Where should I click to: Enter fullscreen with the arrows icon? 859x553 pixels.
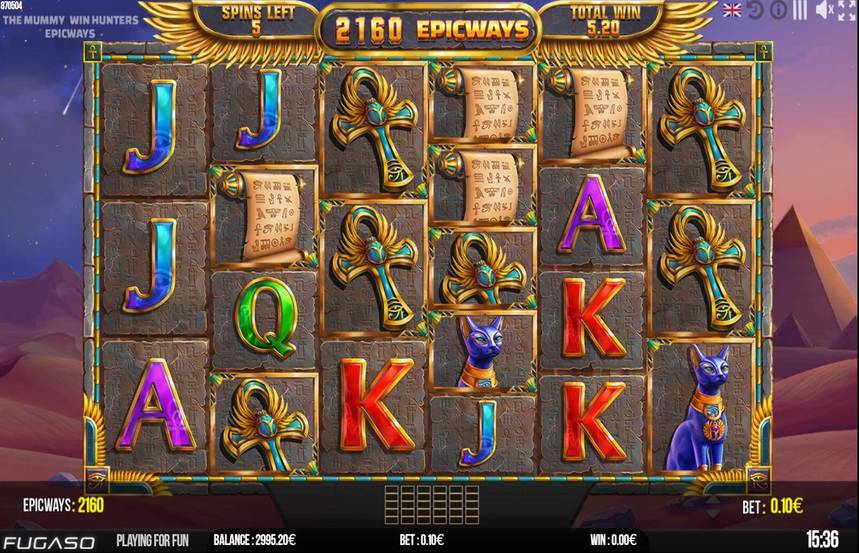[846, 11]
